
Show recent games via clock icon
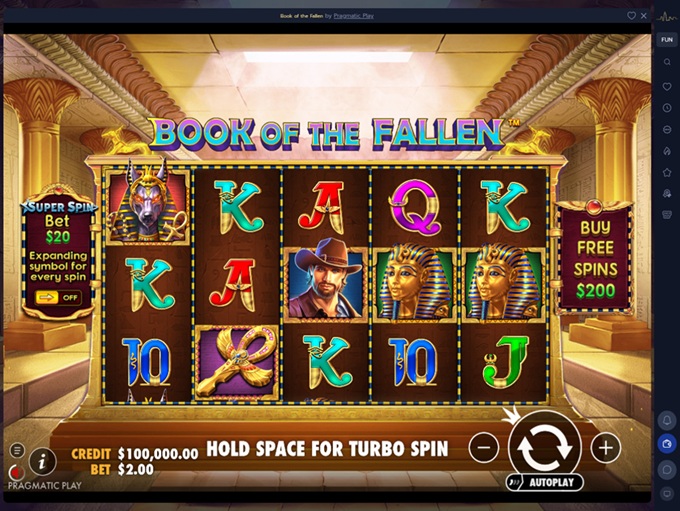[x=667, y=108]
